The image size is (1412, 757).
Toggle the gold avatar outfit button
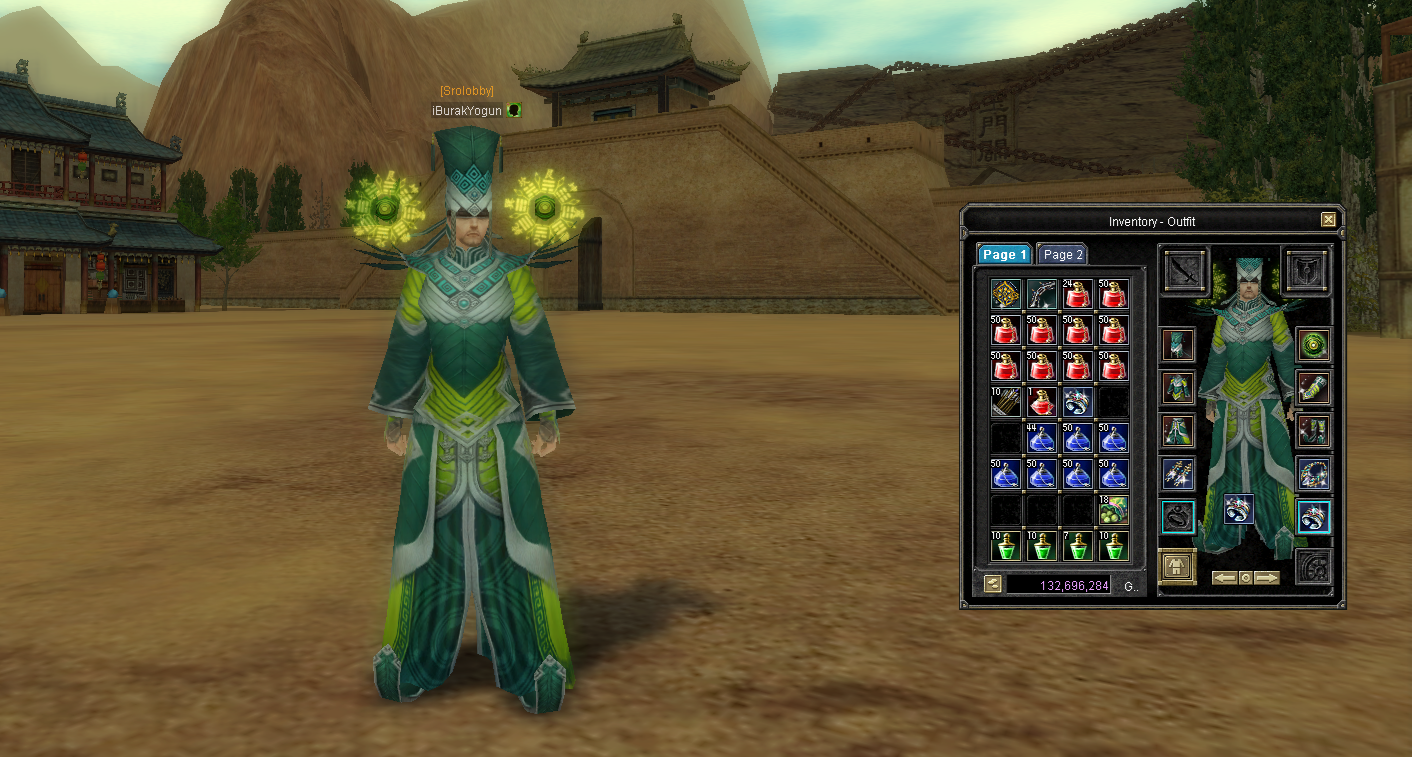pyautogui.click(x=1178, y=567)
